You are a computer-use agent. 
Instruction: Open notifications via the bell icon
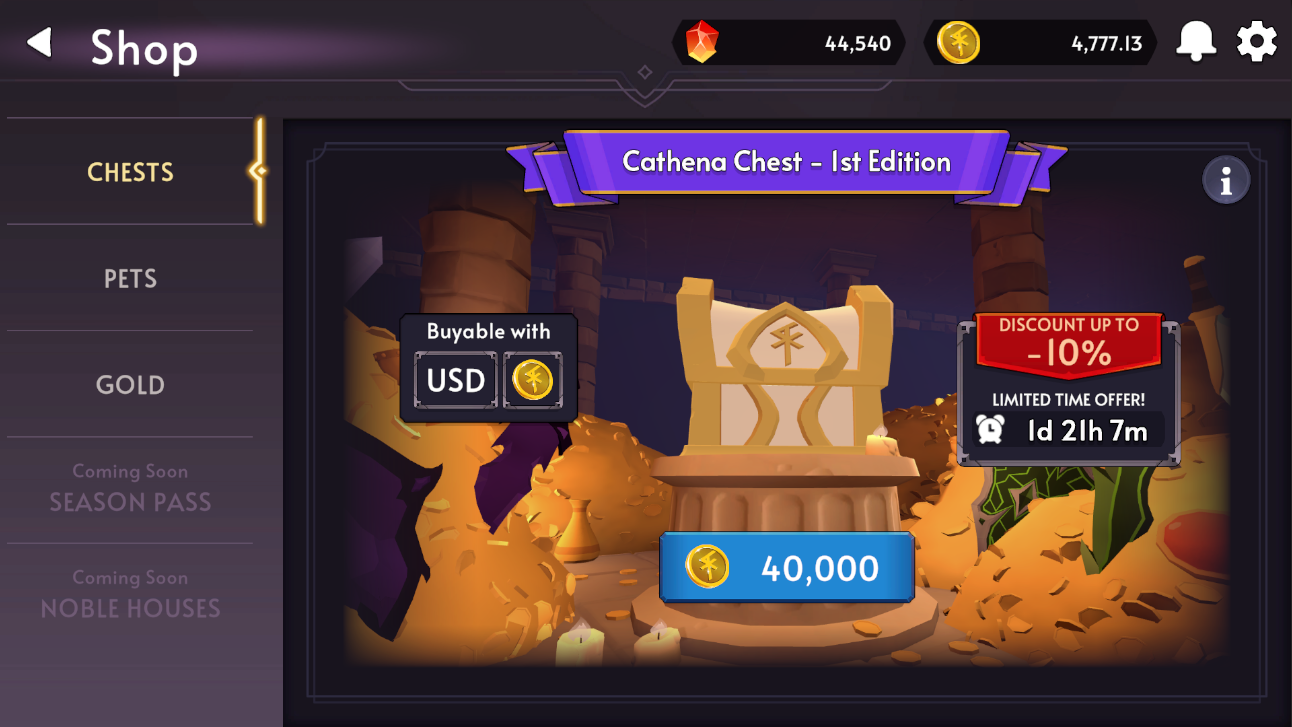pos(1197,42)
